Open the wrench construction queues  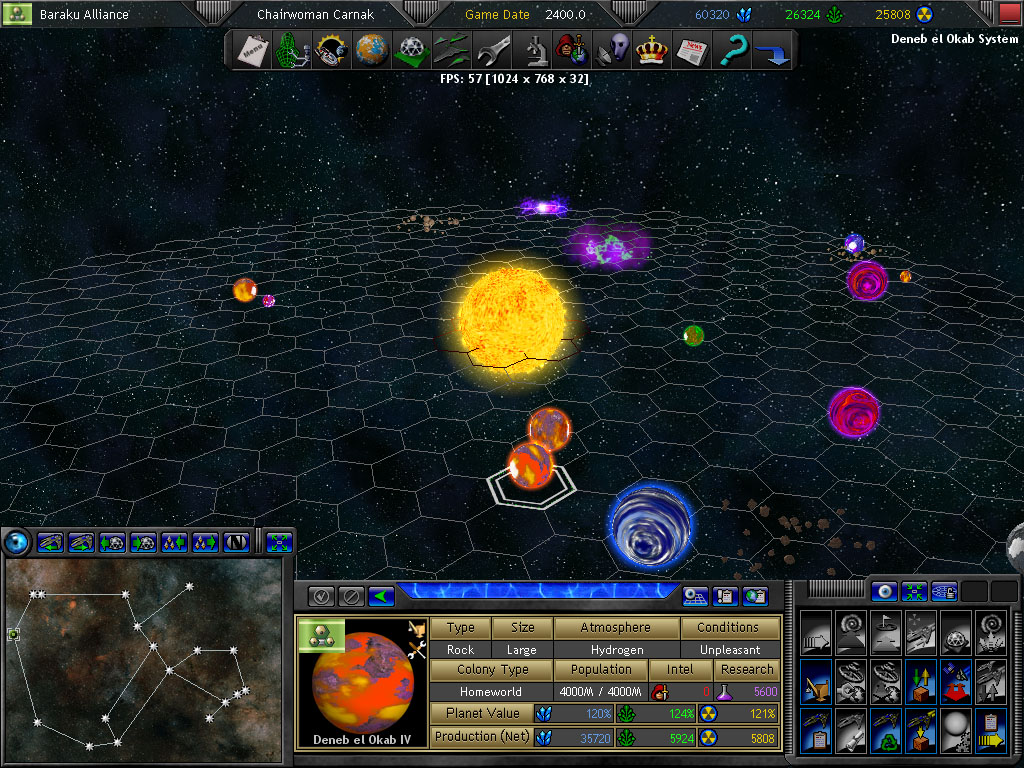coord(493,49)
